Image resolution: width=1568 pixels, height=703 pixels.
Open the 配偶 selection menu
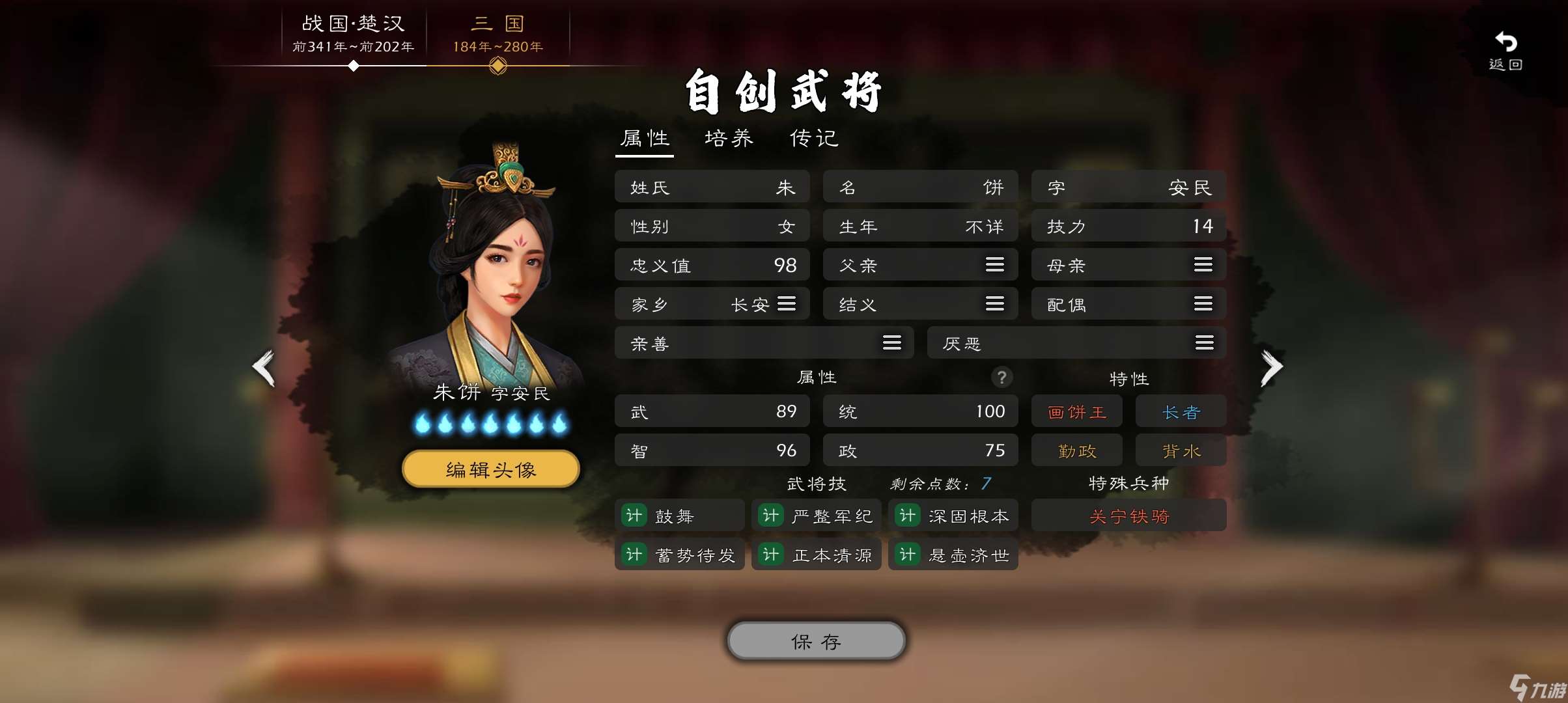click(1203, 303)
